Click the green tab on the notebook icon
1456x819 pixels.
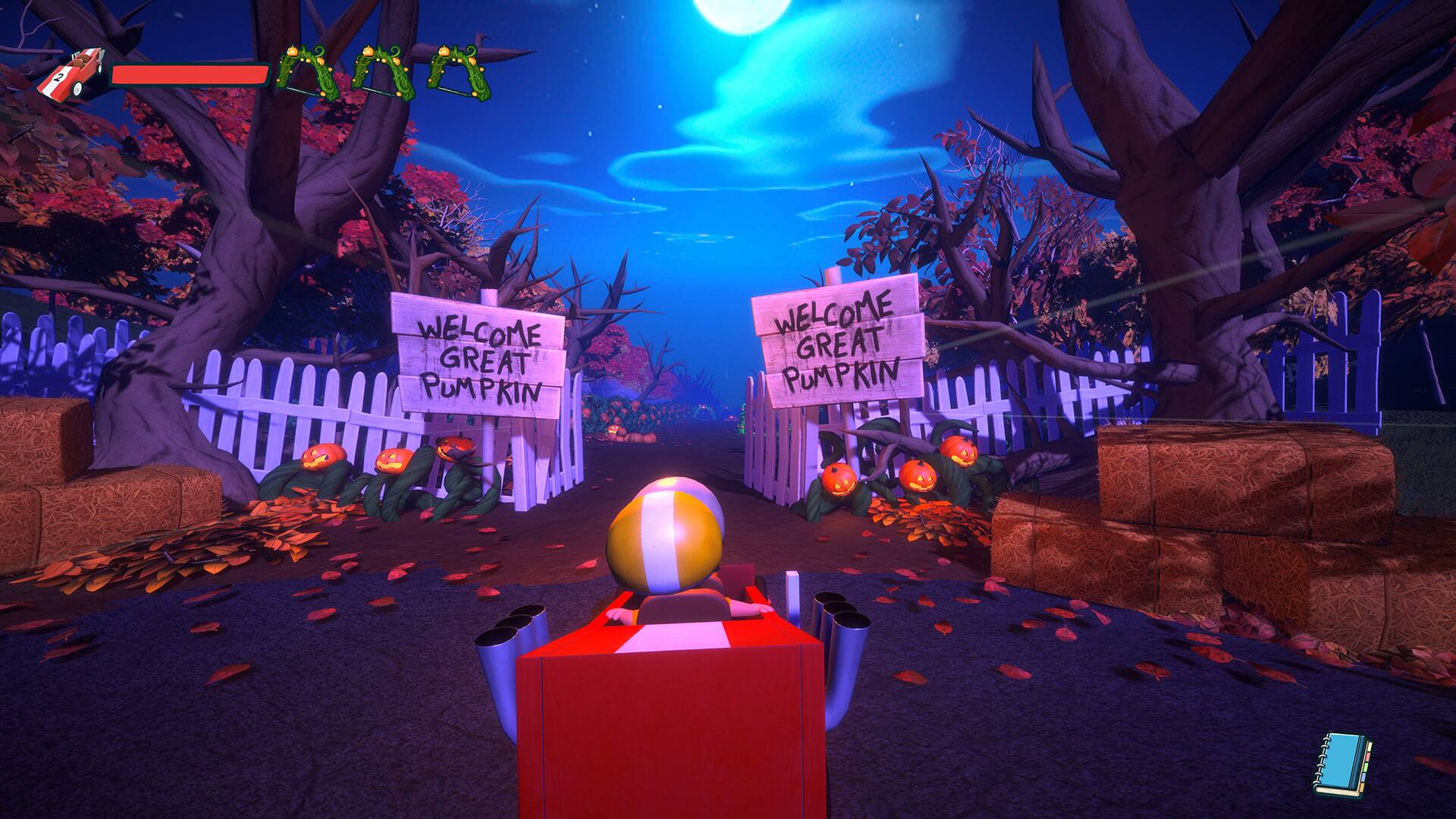point(1367,767)
